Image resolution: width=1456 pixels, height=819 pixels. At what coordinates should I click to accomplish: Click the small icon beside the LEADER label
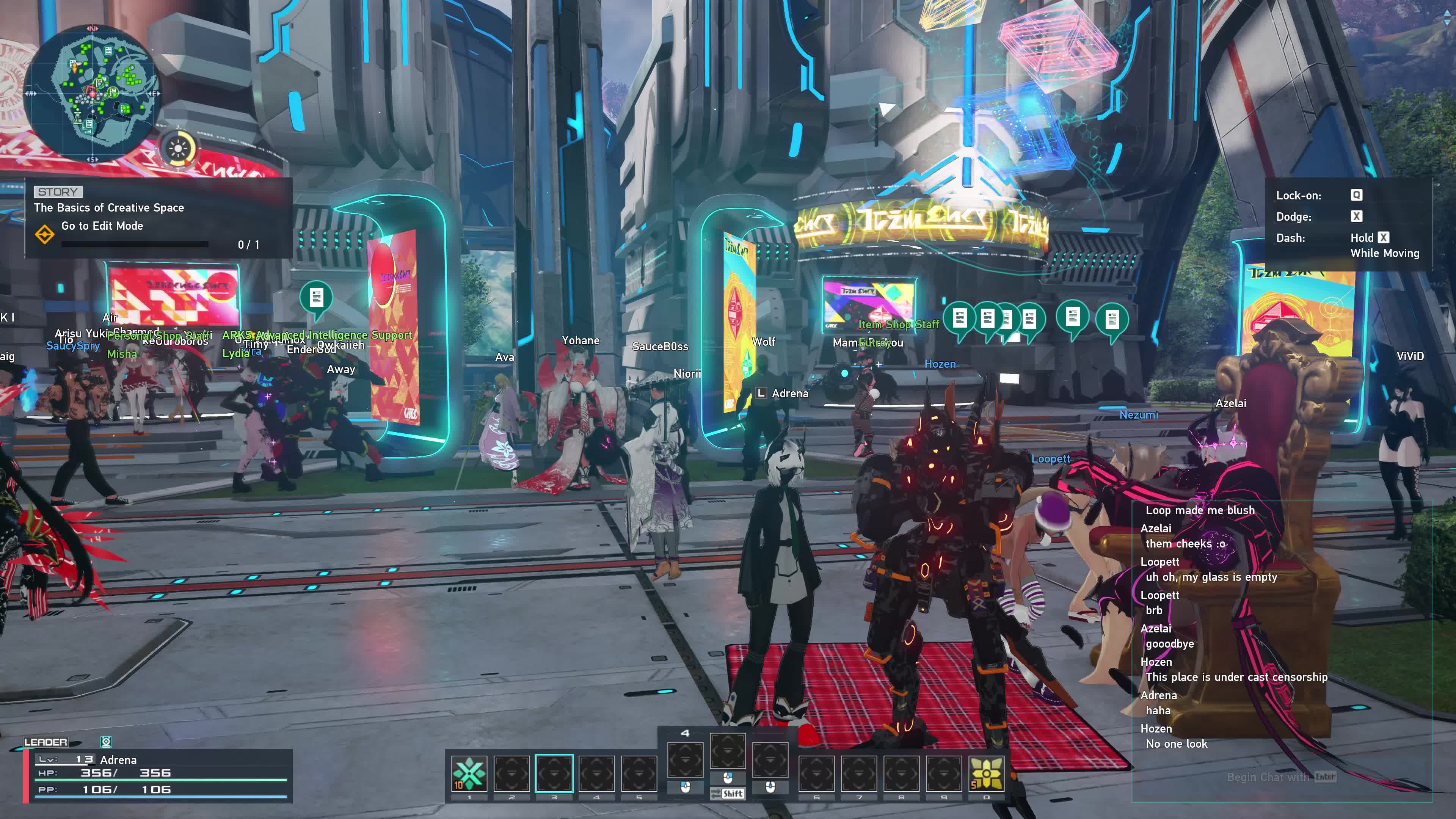(106, 742)
